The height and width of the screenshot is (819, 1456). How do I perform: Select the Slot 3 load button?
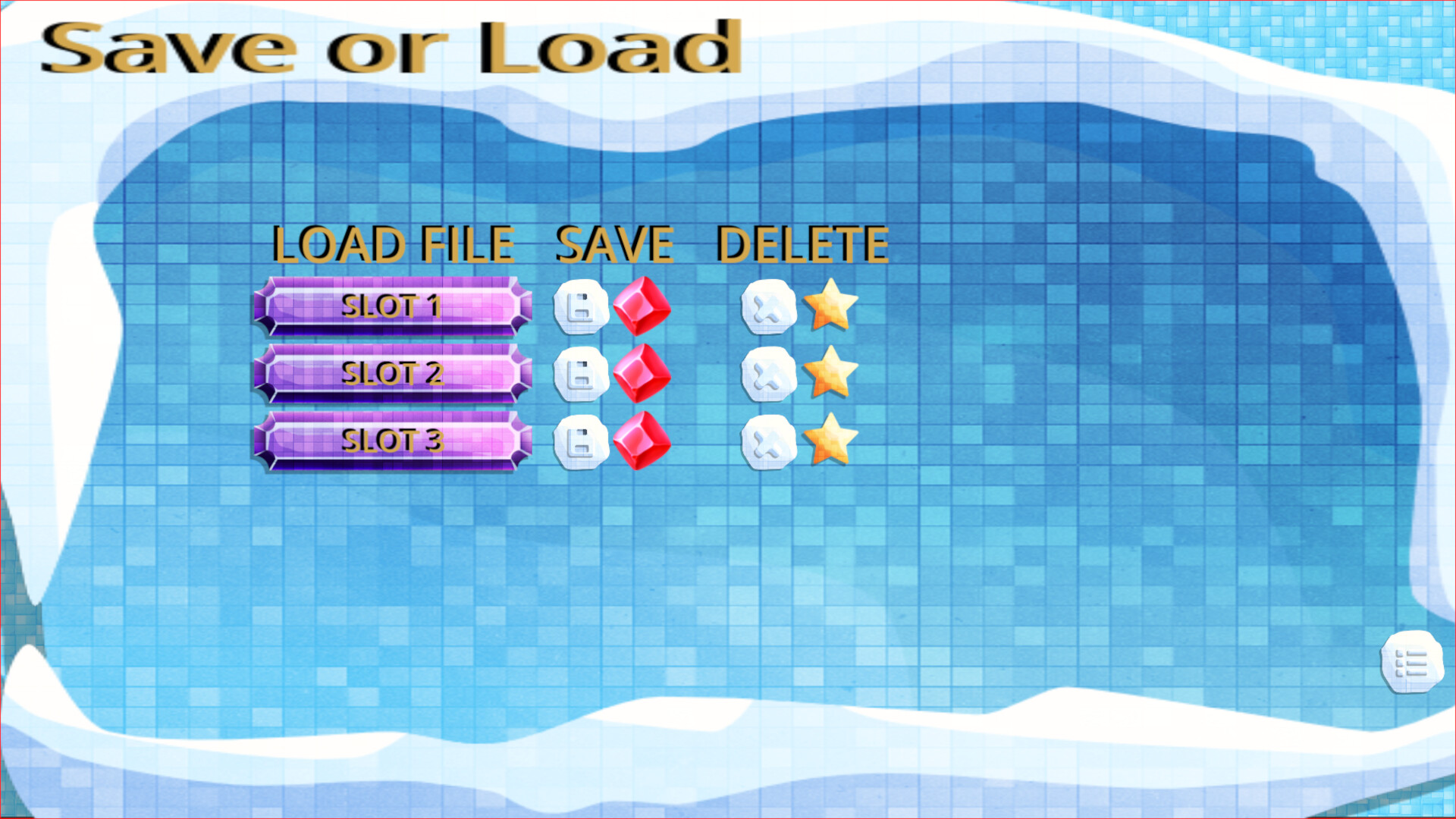392,440
